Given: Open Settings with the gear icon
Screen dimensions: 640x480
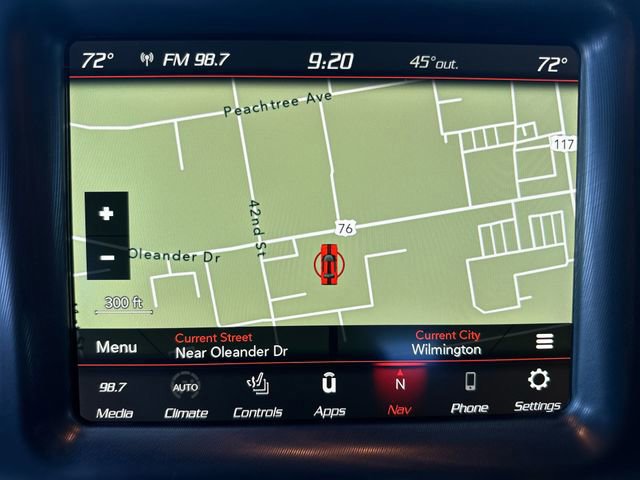Looking at the screenshot, I should click(x=538, y=389).
